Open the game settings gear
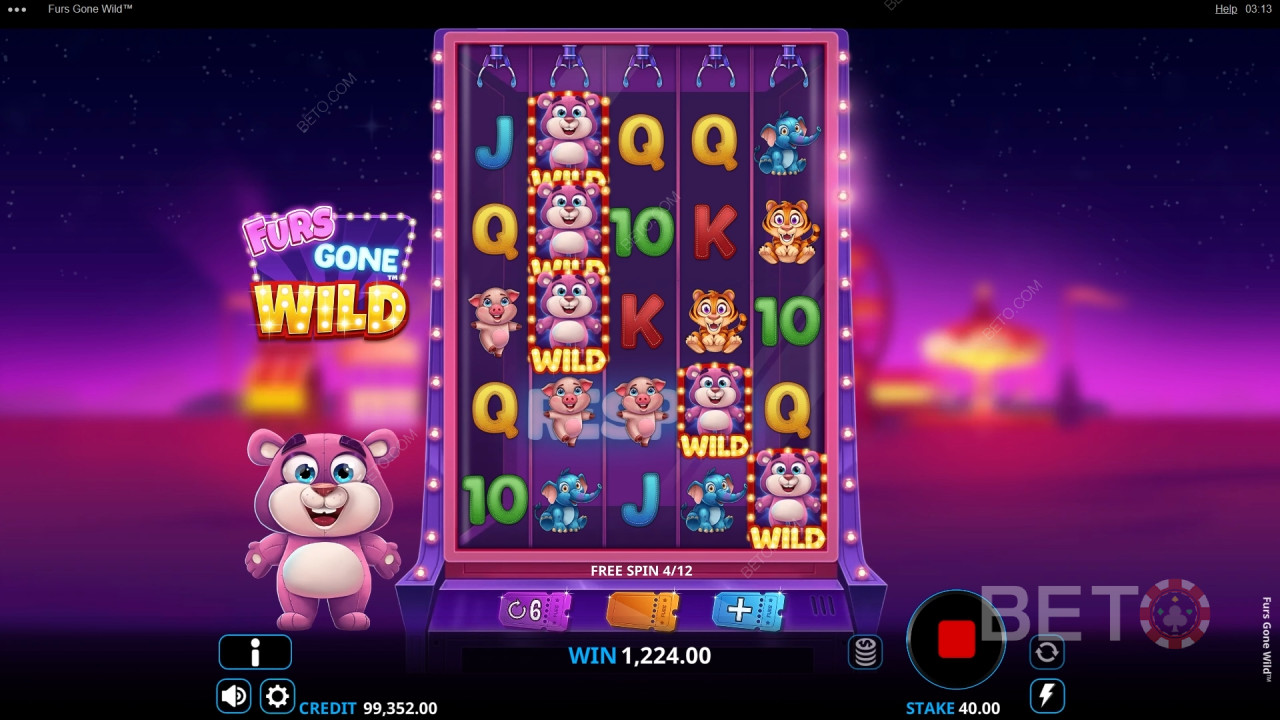Viewport: 1280px width, 720px height. (x=278, y=696)
